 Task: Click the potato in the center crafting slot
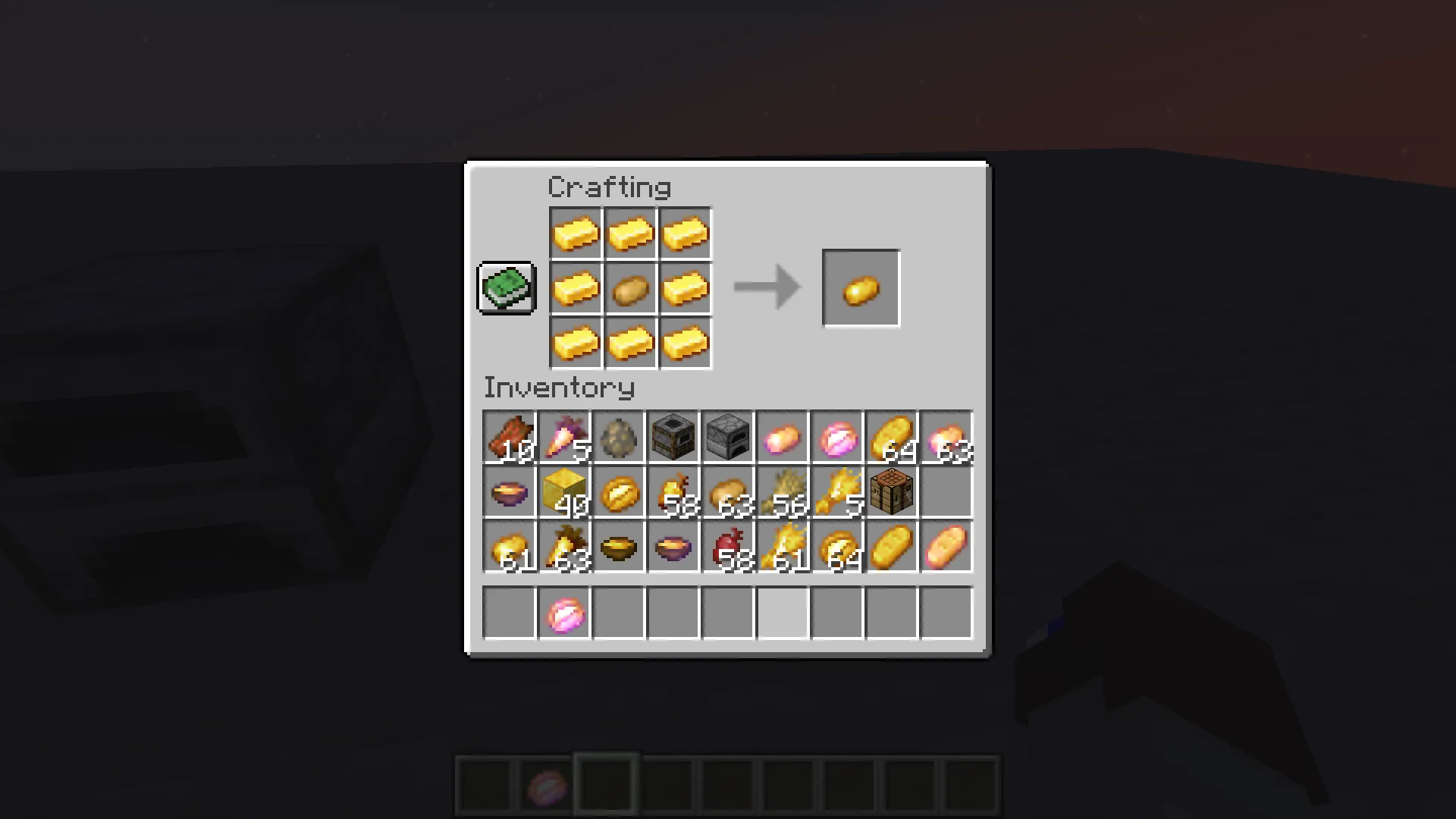(630, 288)
